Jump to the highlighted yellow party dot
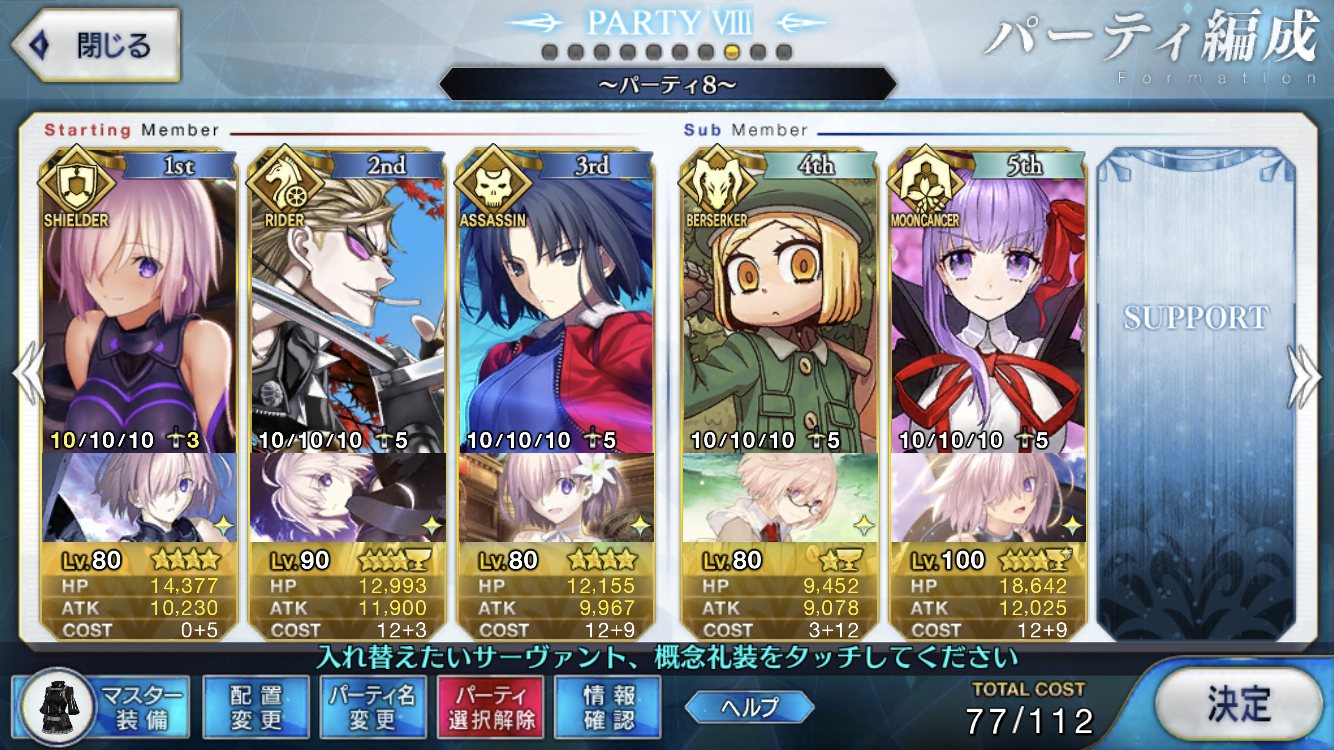This screenshot has width=1334, height=750. point(732,52)
